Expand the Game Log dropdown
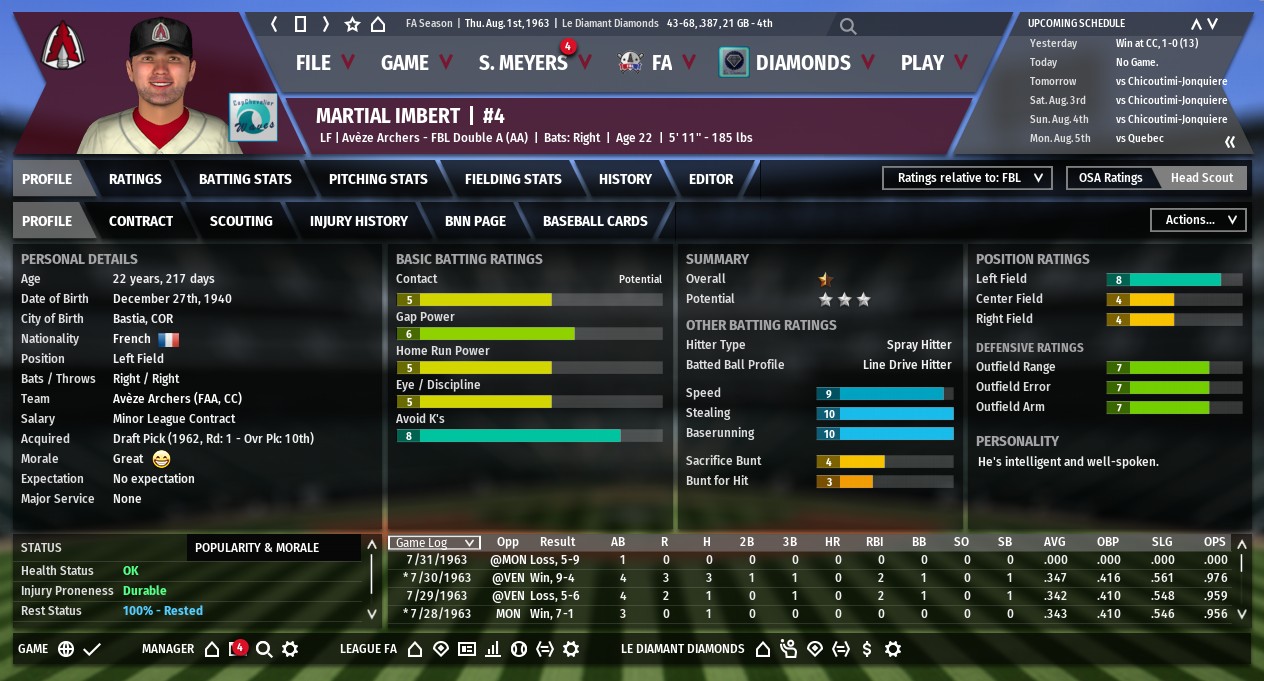The height and width of the screenshot is (681, 1264). click(x=434, y=543)
